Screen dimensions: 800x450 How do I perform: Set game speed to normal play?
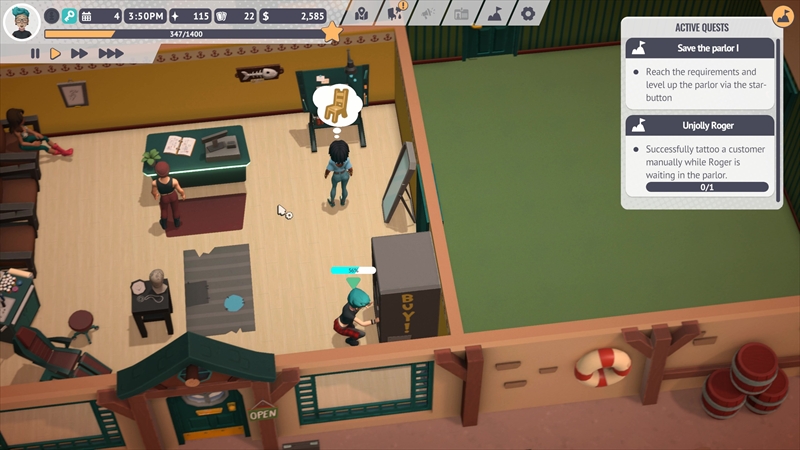coord(56,53)
